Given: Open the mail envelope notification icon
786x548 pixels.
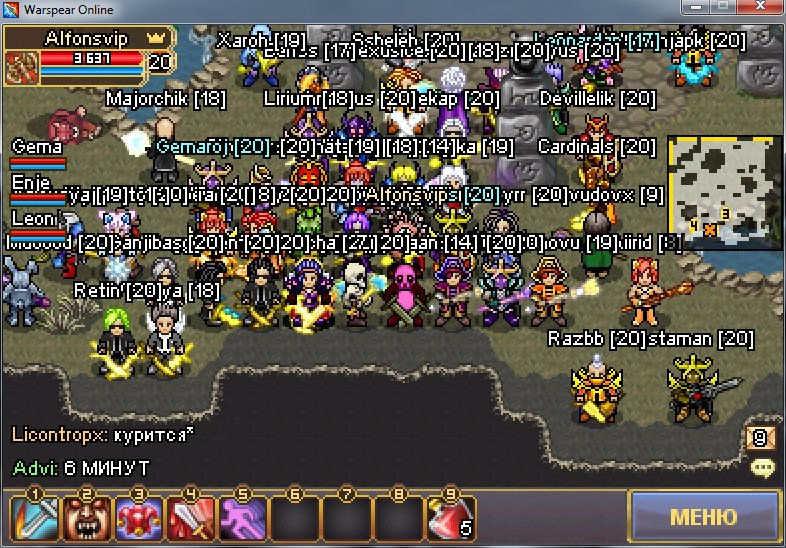Looking at the screenshot, I should 759,437.
